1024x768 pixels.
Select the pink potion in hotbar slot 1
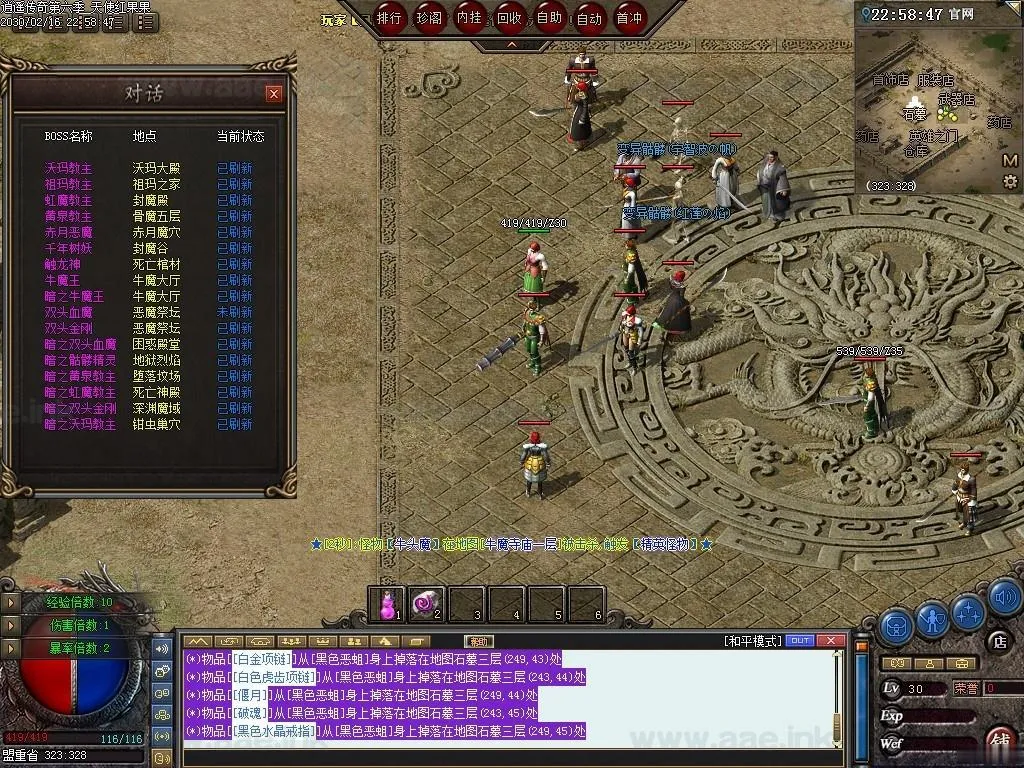point(387,603)
